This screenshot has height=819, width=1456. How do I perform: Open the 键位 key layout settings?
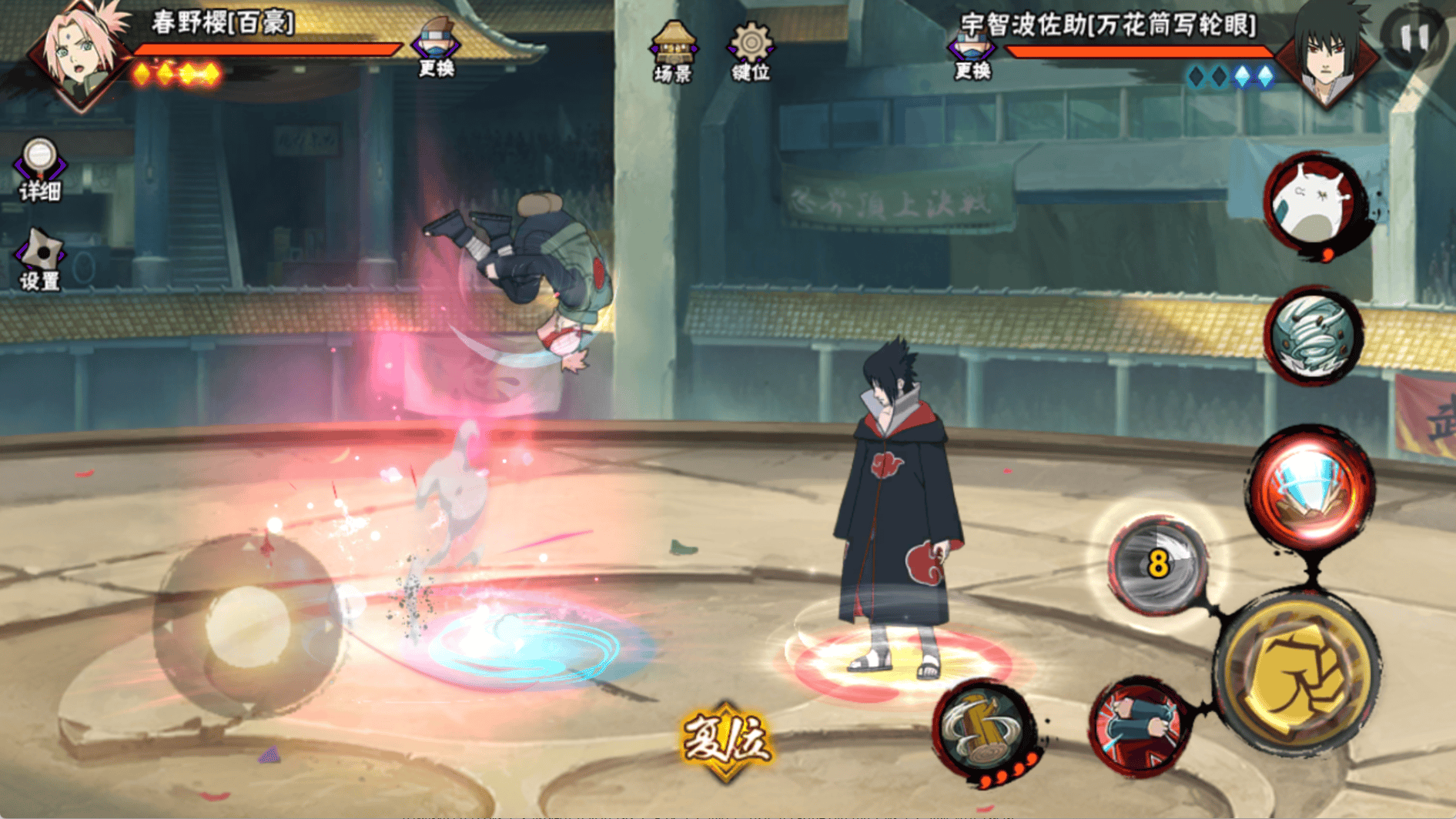pos(751,51)
